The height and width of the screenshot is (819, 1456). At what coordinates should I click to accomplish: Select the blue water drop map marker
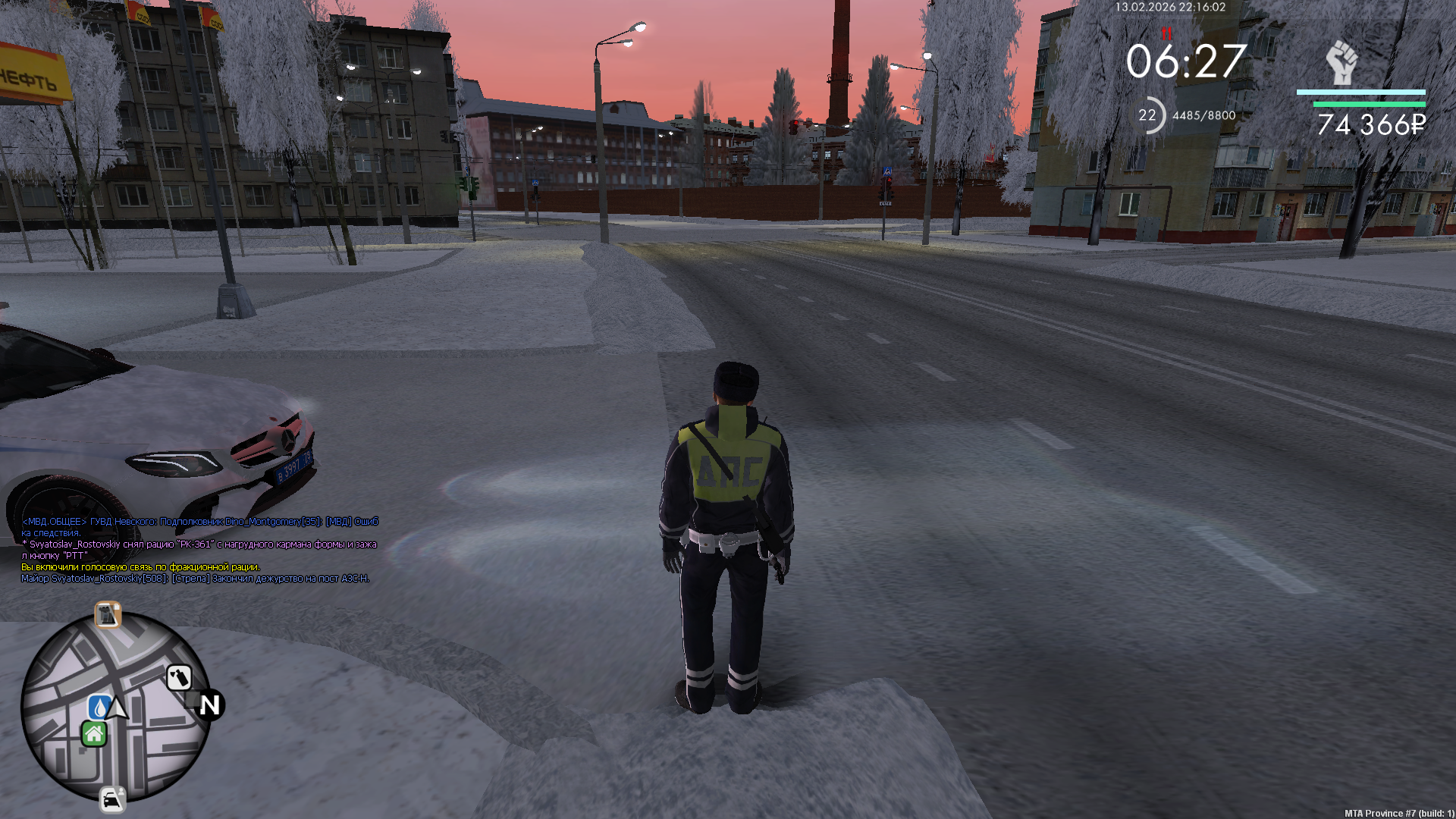(99, 707)
